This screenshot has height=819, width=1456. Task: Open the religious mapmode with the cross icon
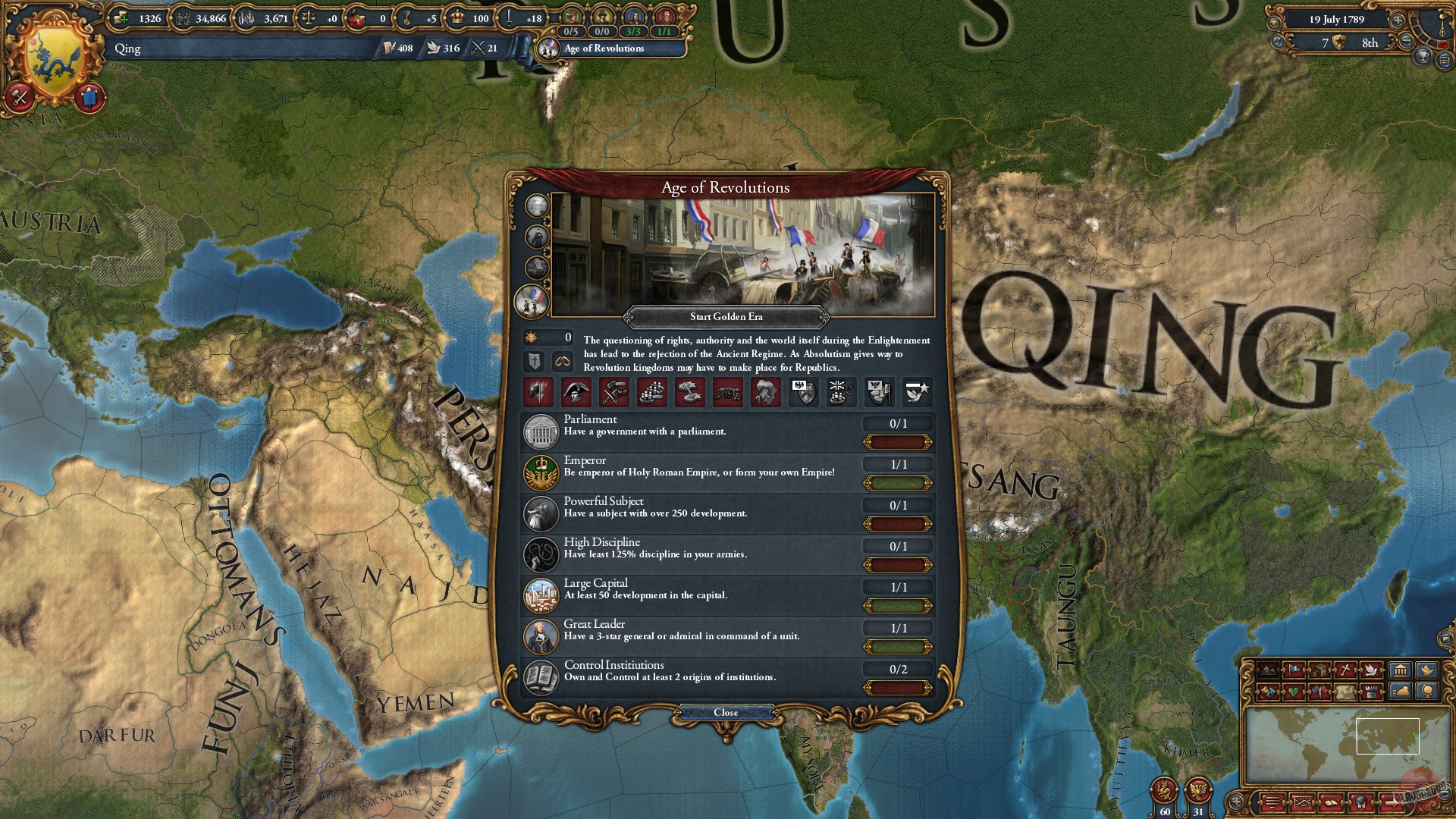click(x=1345, y=670)
